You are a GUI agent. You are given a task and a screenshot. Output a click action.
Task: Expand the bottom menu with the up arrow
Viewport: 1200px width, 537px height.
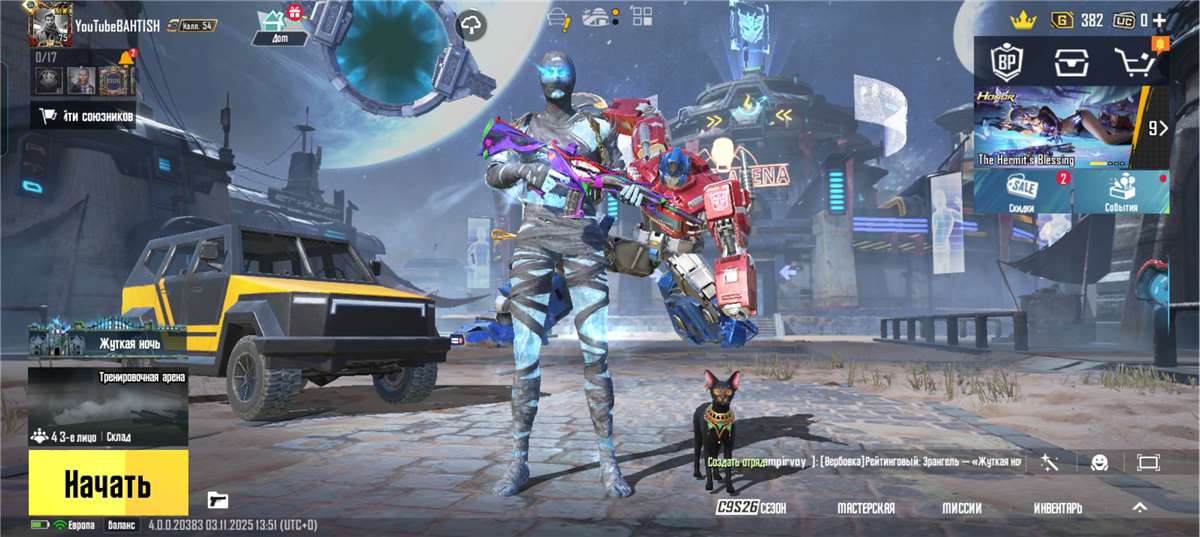point(1139,508)
